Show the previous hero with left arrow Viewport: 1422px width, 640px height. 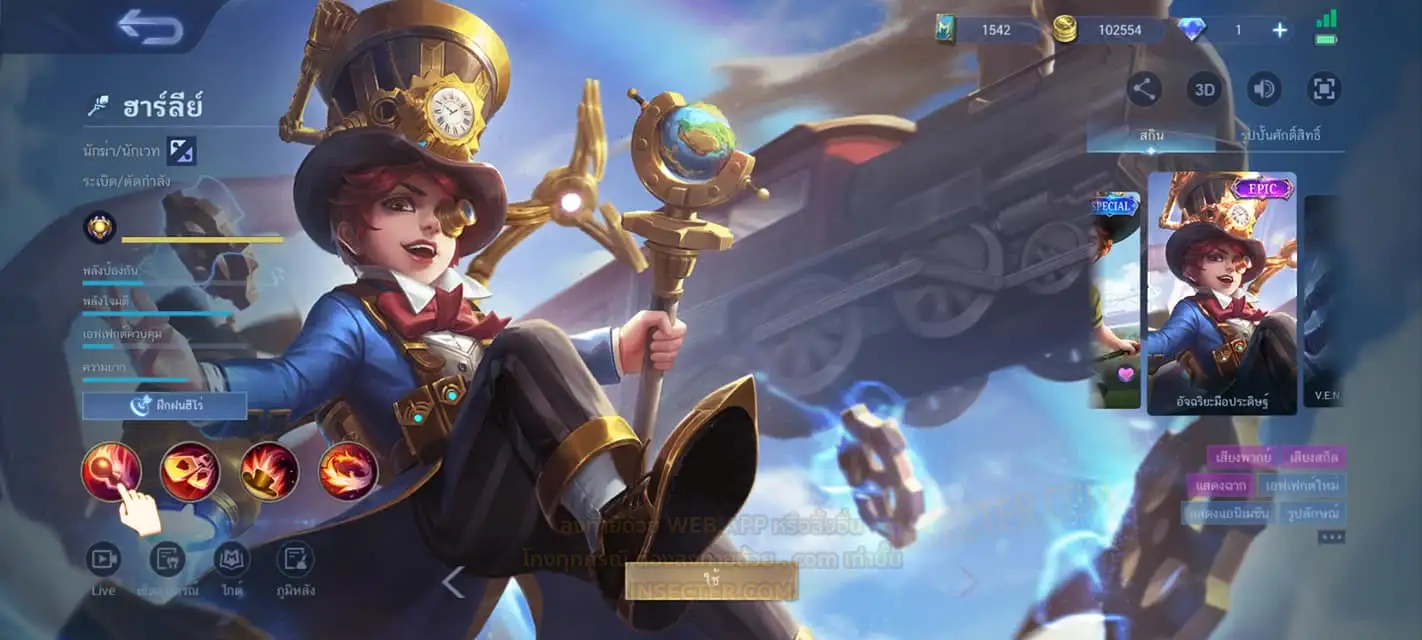click(x=454, y=582)
